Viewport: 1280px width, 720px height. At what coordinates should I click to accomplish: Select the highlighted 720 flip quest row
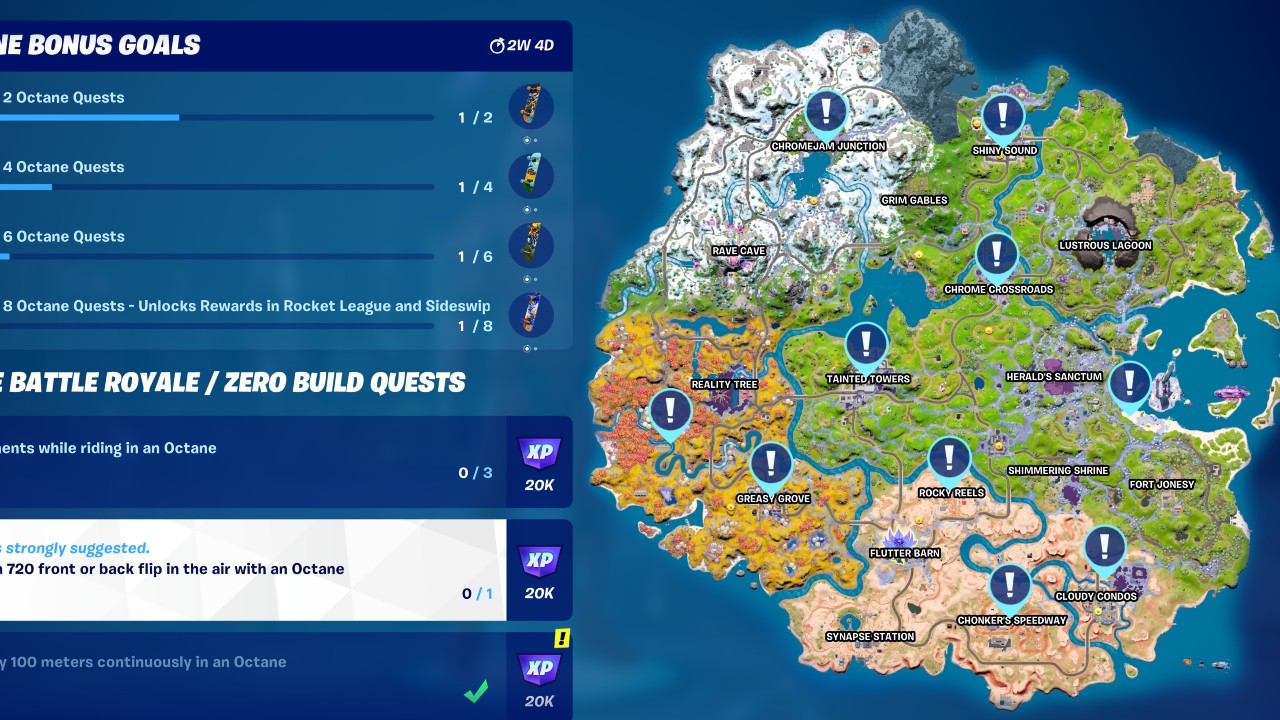pyautogui.click(x=250, y=563)
